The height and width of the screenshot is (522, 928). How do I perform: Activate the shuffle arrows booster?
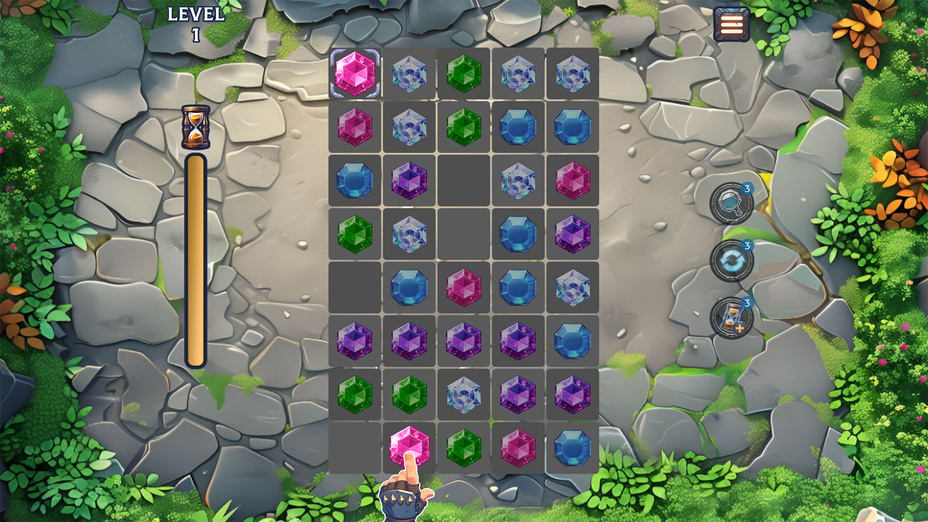pyautogui.click(x=730, y=260)
